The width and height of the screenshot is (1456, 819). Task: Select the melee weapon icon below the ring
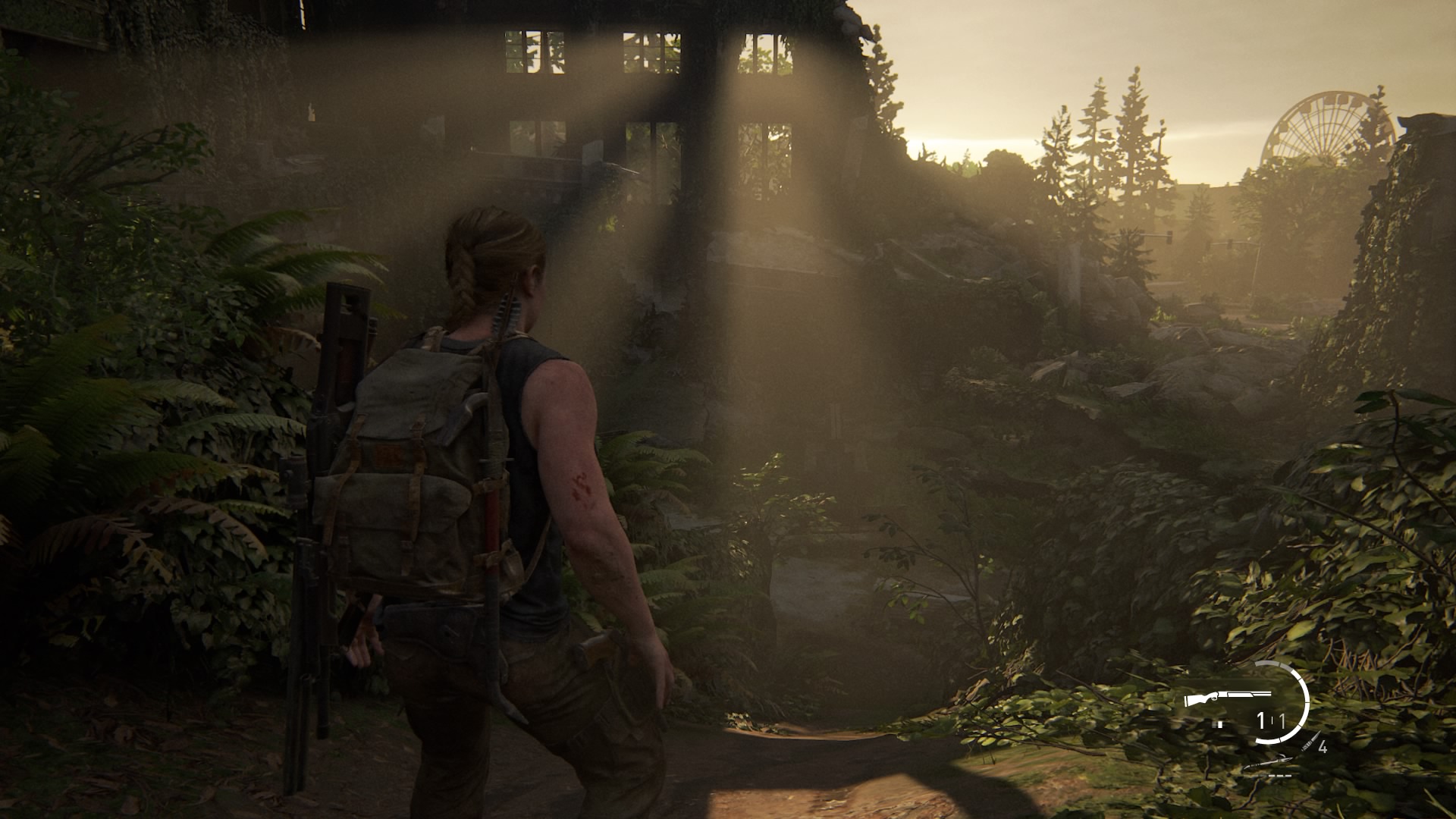[x=1267, y=764]
